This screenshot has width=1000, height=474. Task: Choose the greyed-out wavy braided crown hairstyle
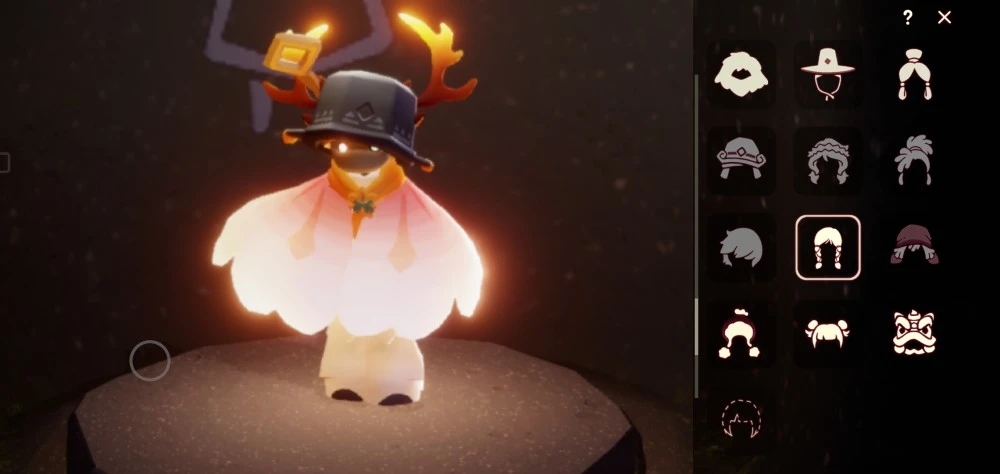pyautogui.click(x=827, y=160)
